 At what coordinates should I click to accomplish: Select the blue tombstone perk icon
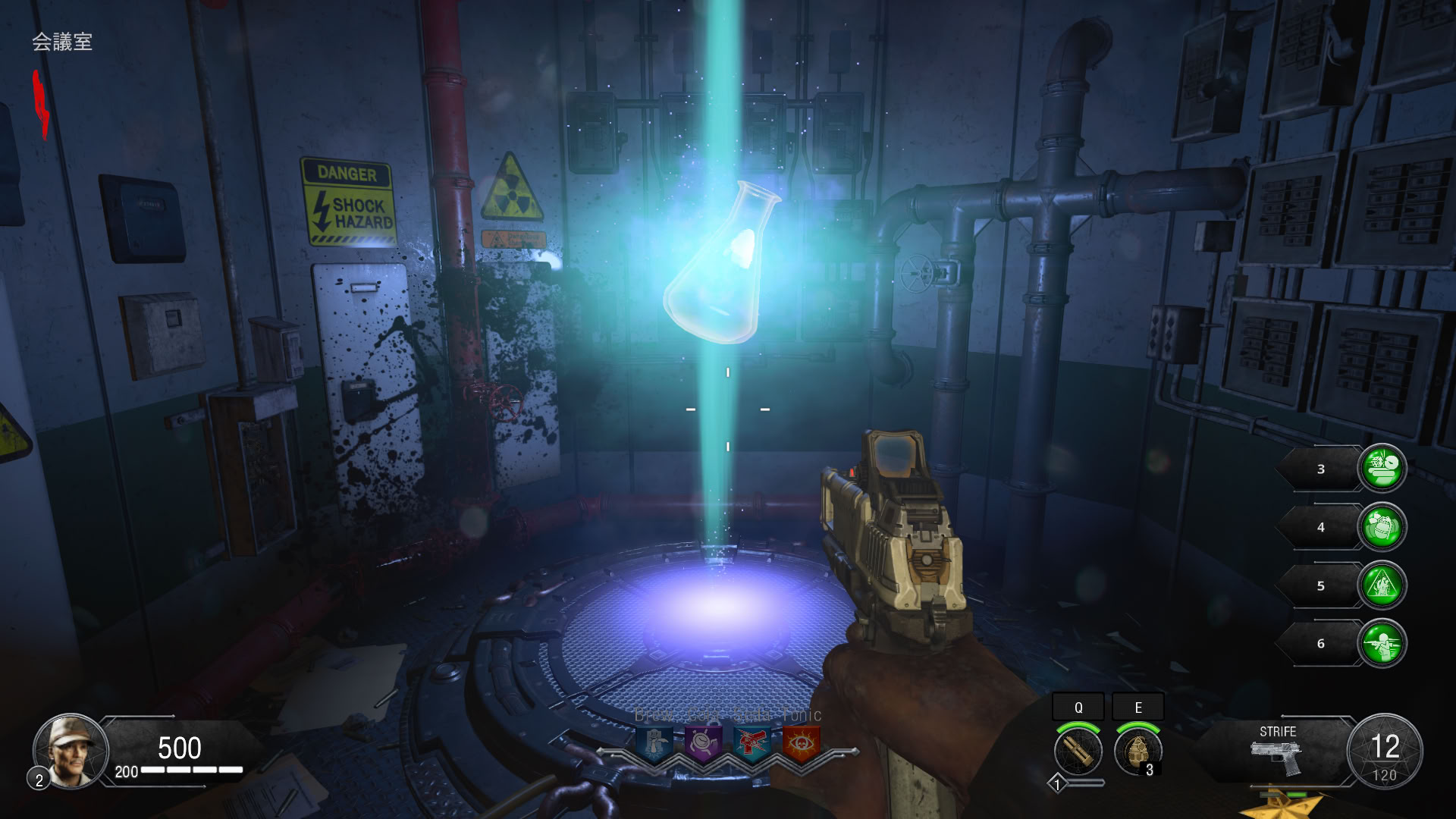click(x=654, y=745)
